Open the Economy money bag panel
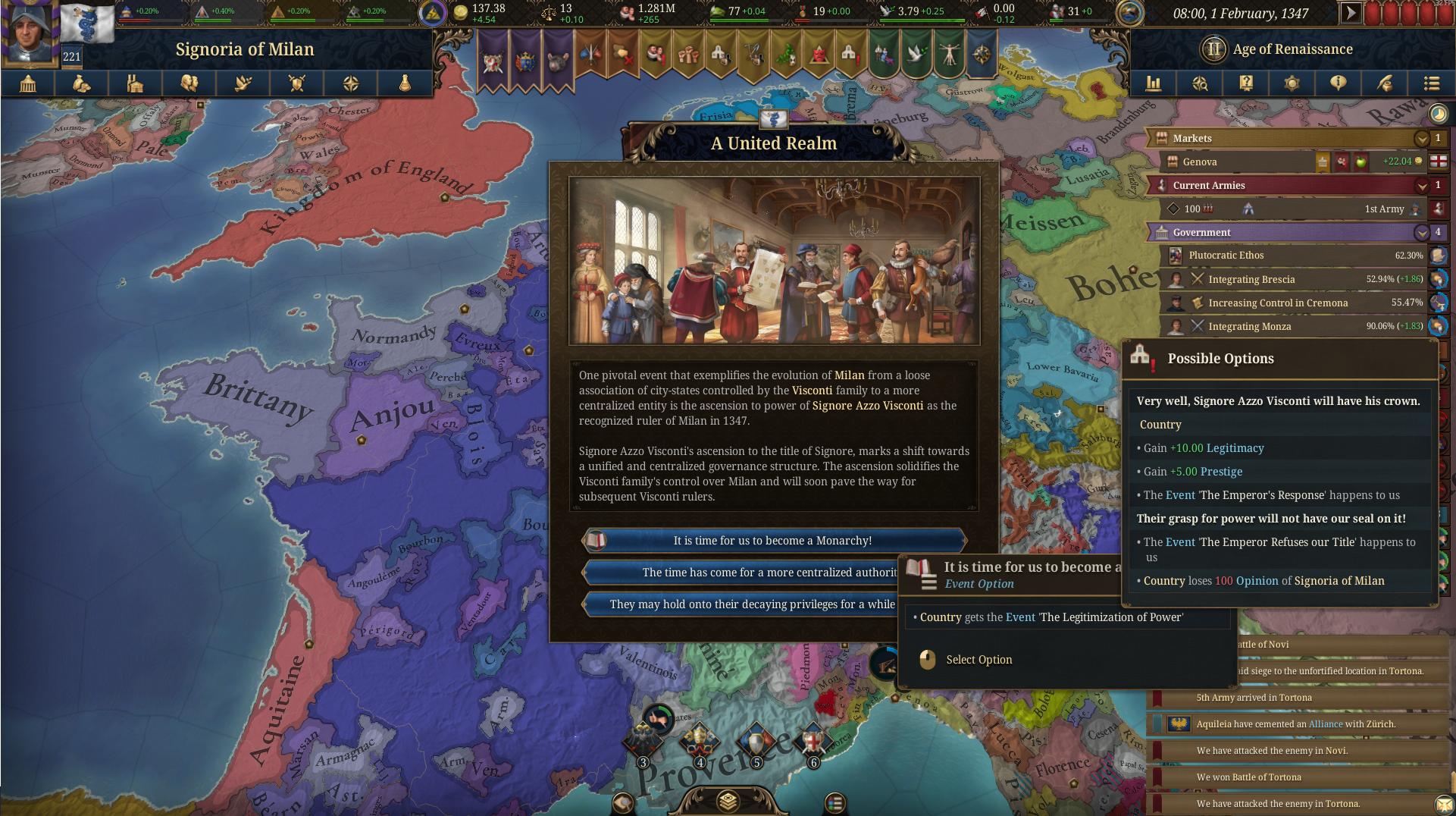The image size is (1456, 816). click(x=83, y=83)
